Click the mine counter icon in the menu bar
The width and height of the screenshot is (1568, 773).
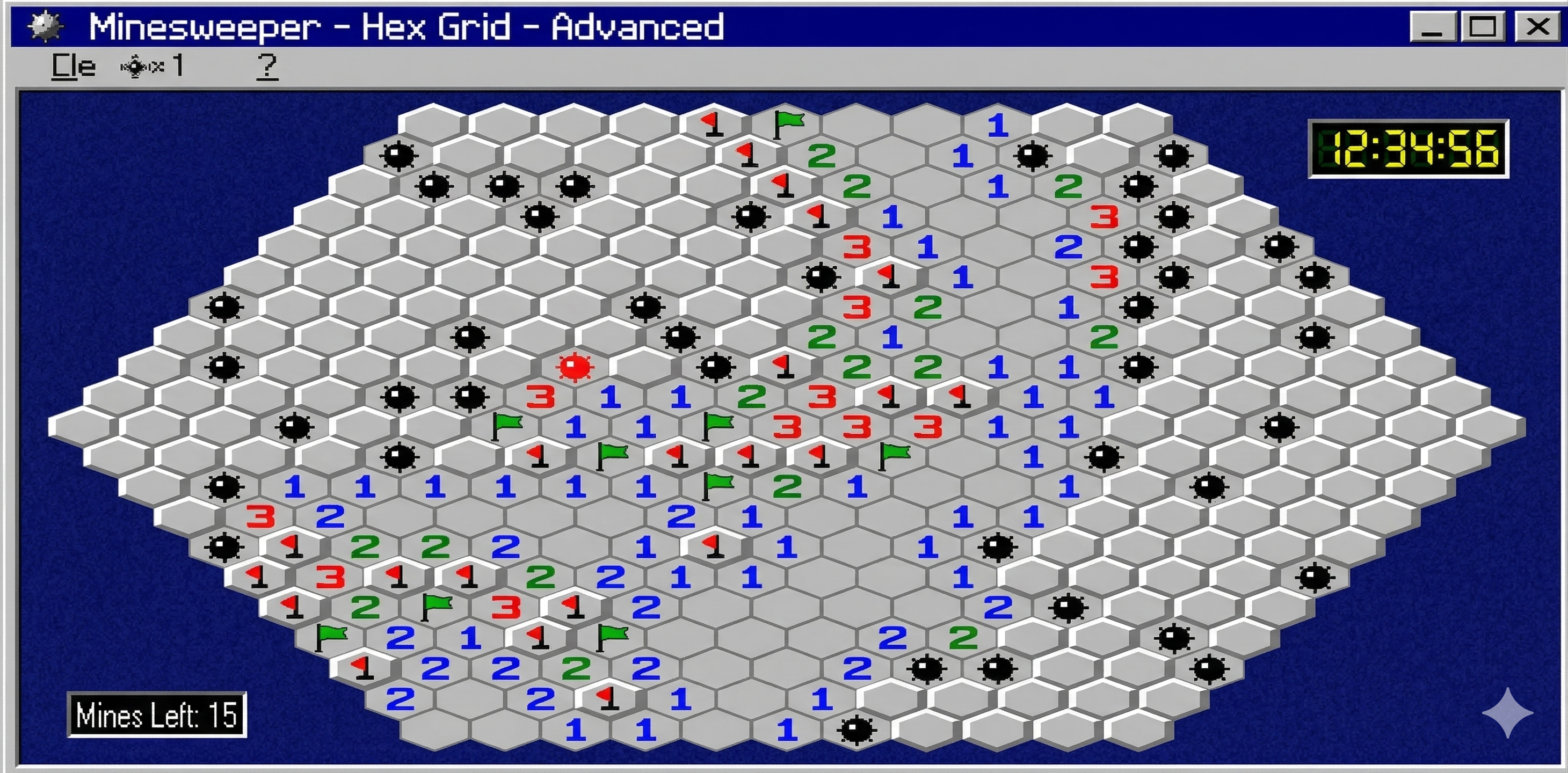(x=135, y=65)
